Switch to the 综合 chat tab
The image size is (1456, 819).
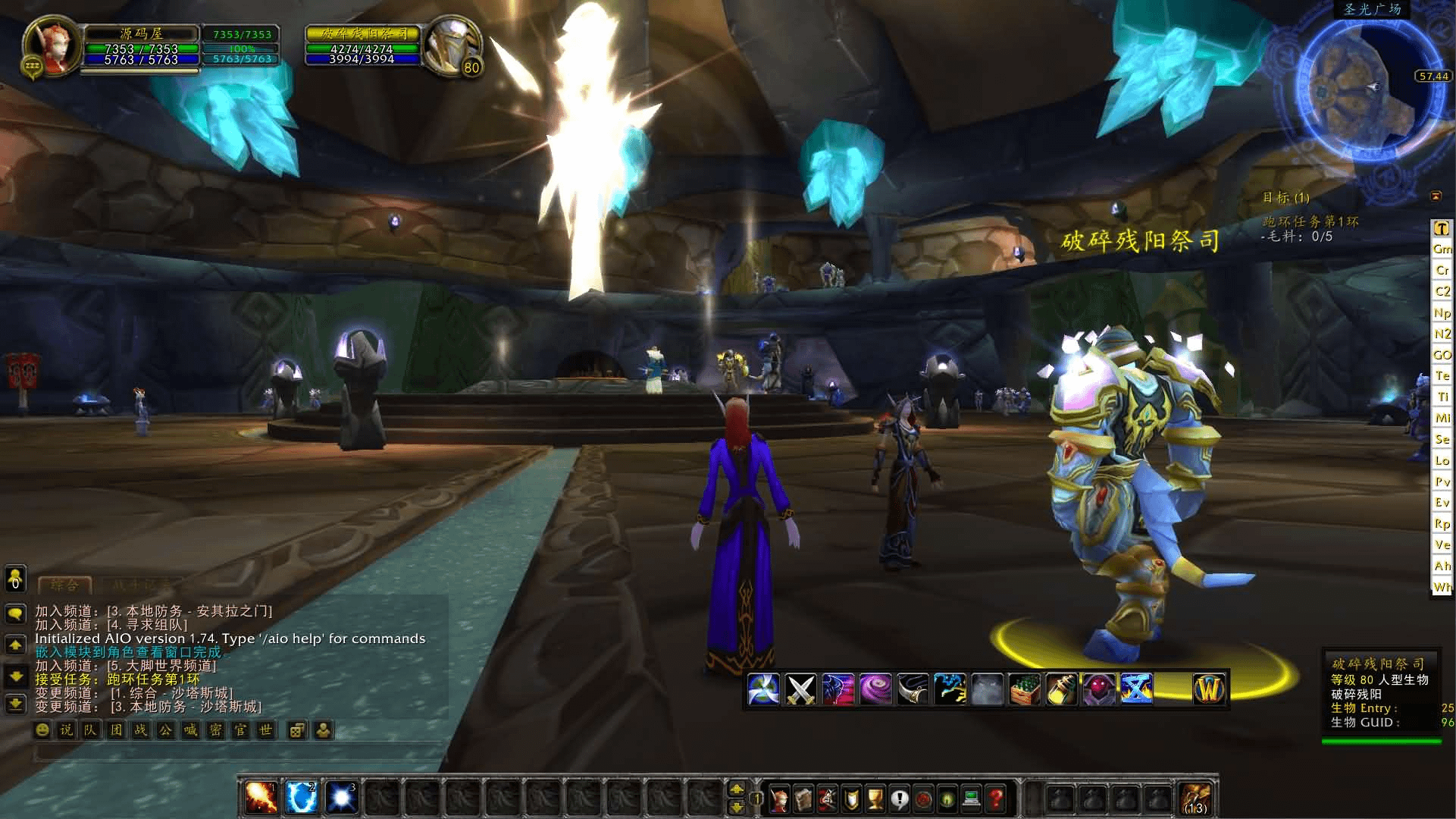coord(64,585)
